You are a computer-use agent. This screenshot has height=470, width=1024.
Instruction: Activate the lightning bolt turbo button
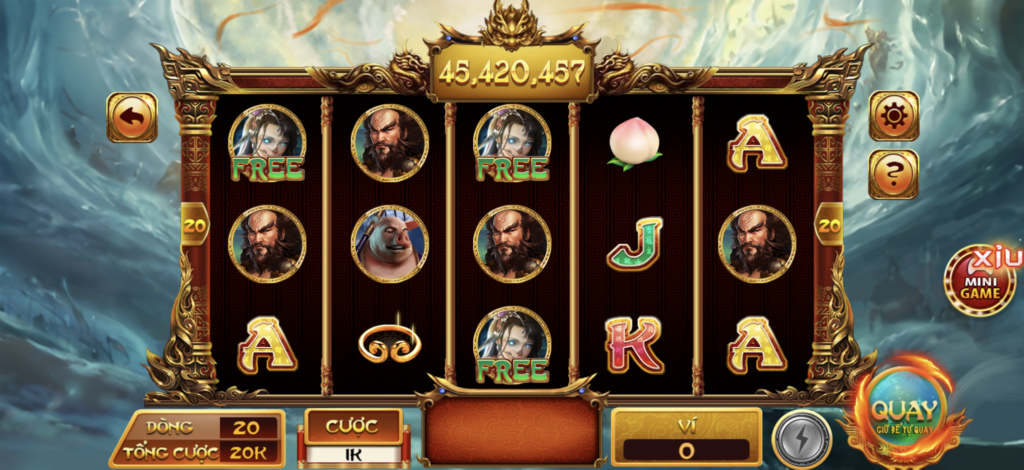tap(801, 437)
